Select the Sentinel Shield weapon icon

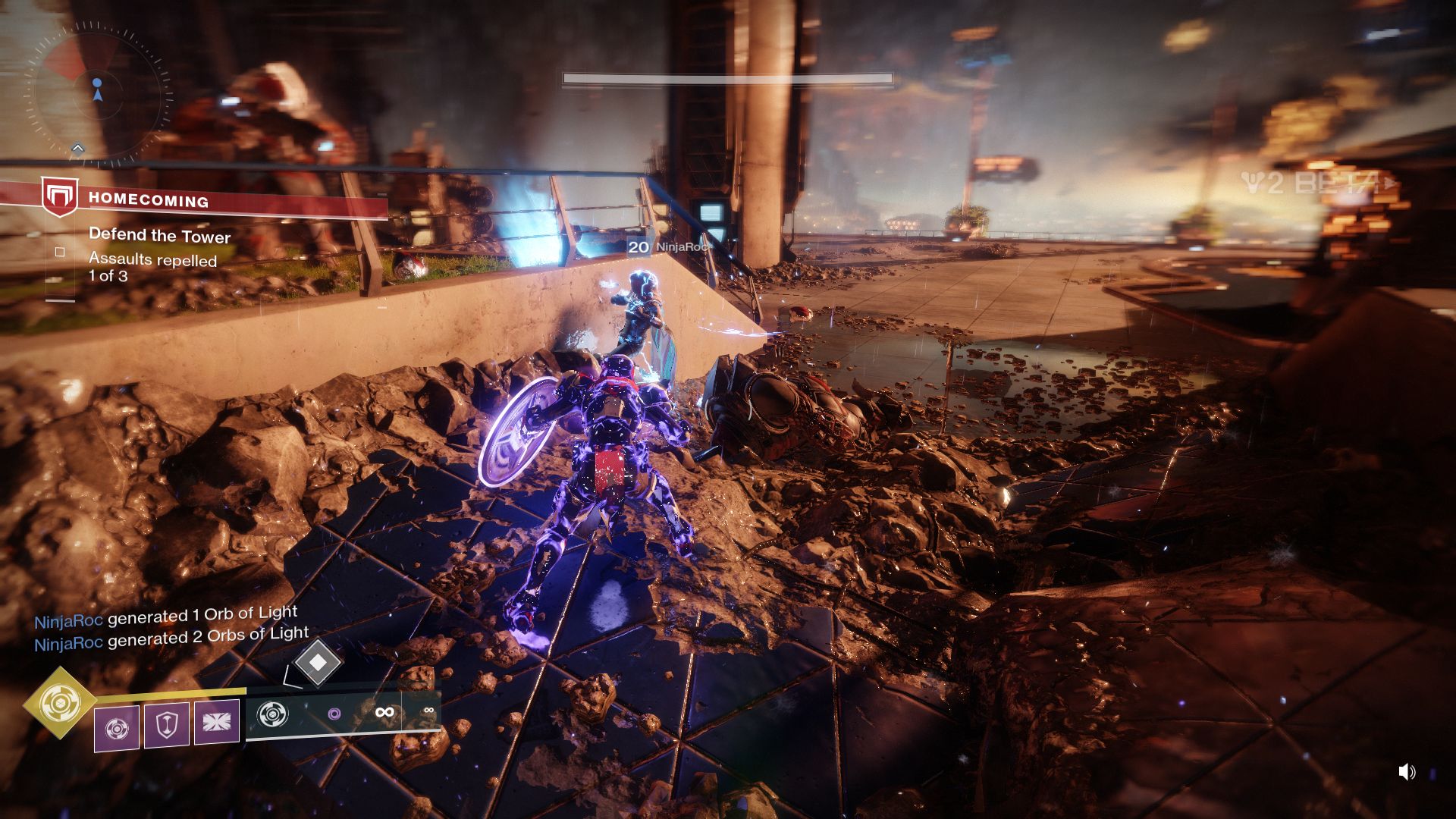tap(273, 714)
